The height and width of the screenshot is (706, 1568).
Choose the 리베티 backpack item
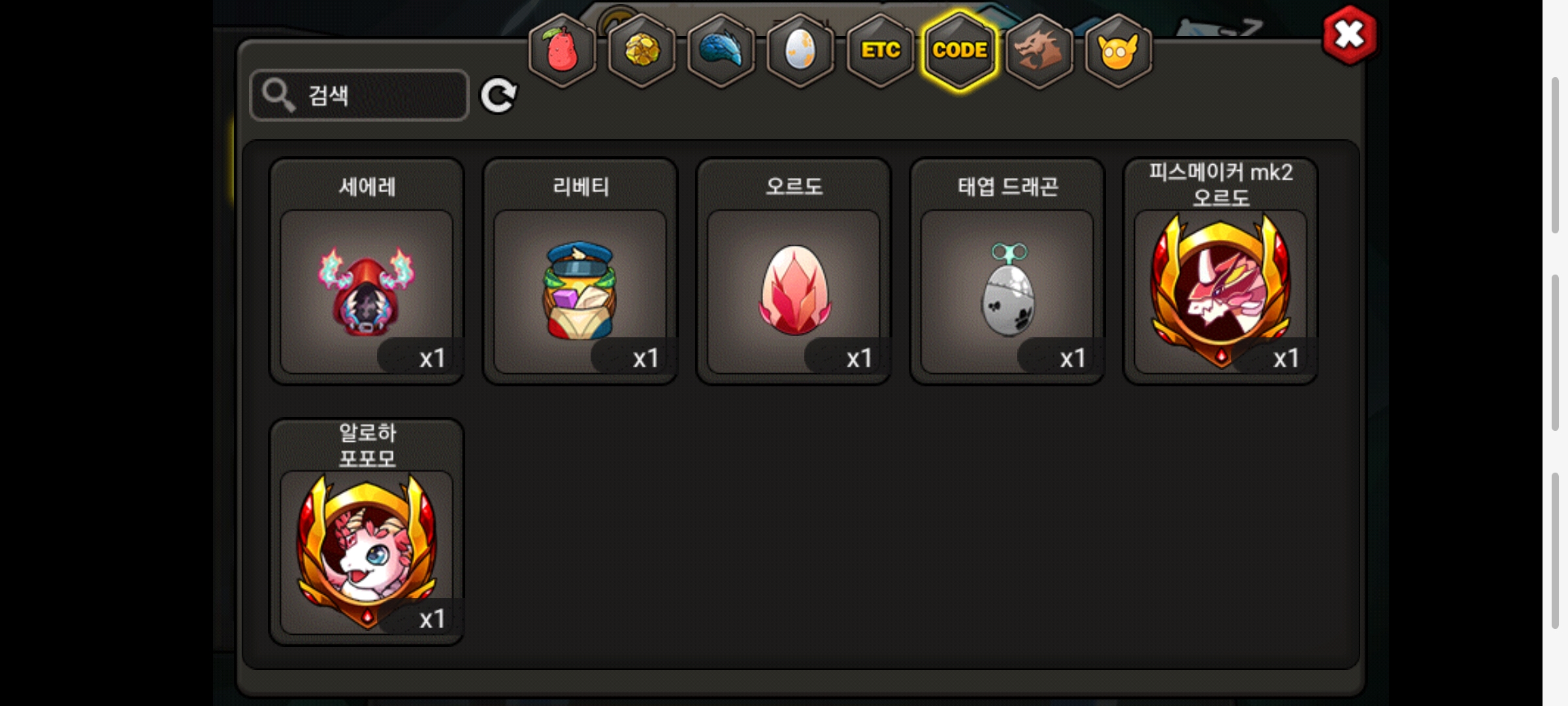click(580, 291)
